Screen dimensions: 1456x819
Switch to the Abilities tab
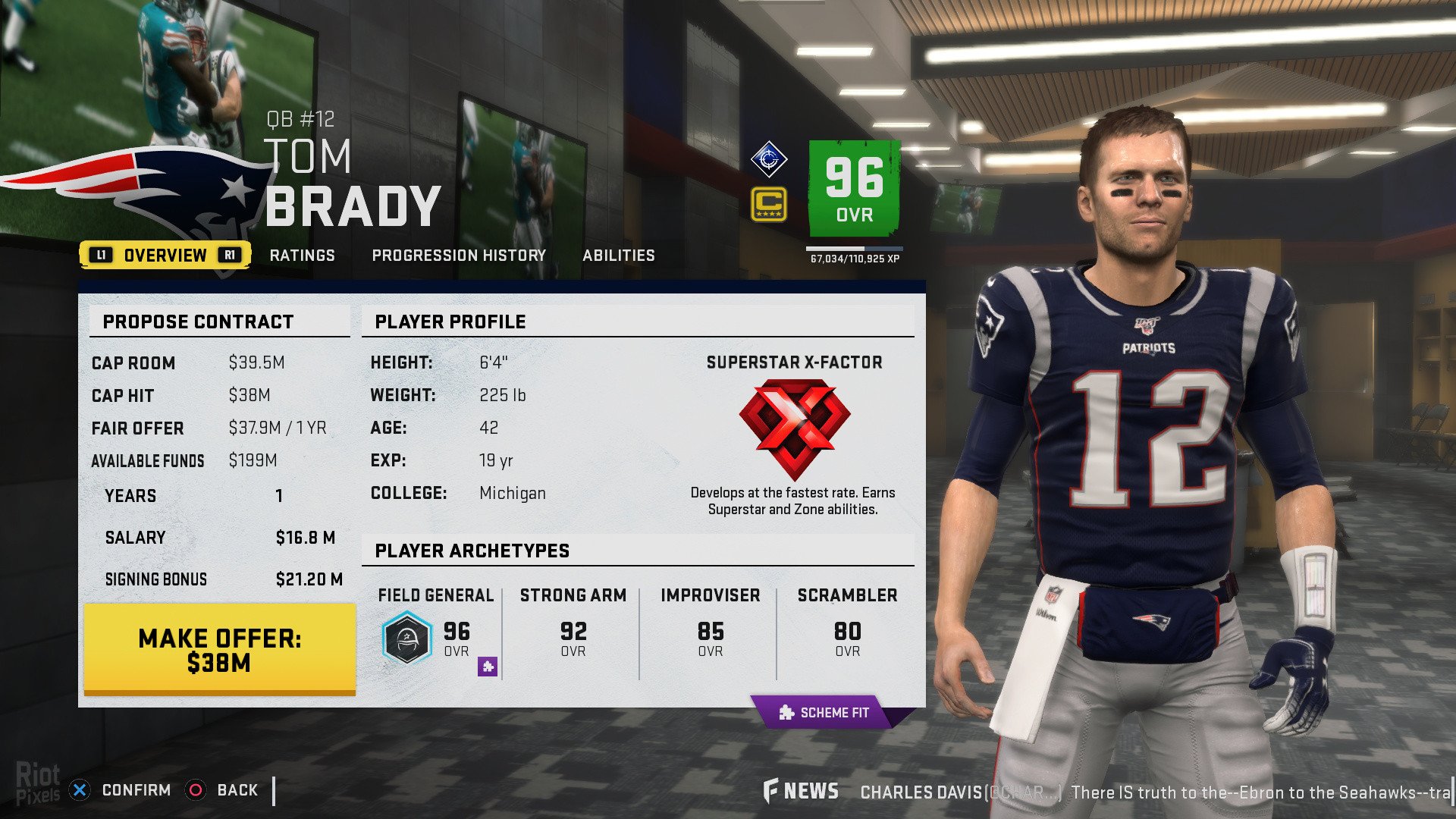coord(618,256)
